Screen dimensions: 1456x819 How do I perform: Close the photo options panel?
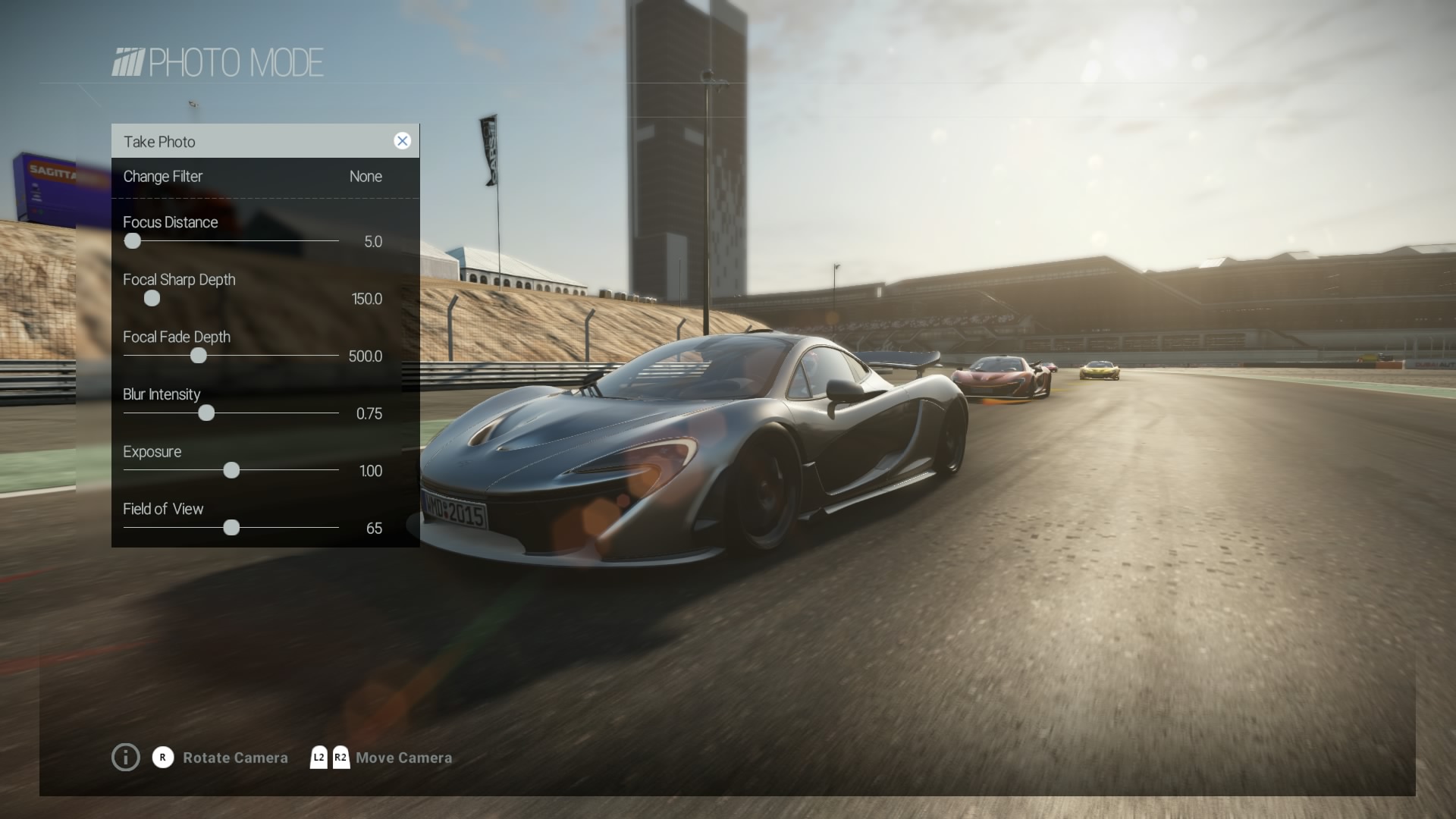pyautogui.click(x=402, y=141)
